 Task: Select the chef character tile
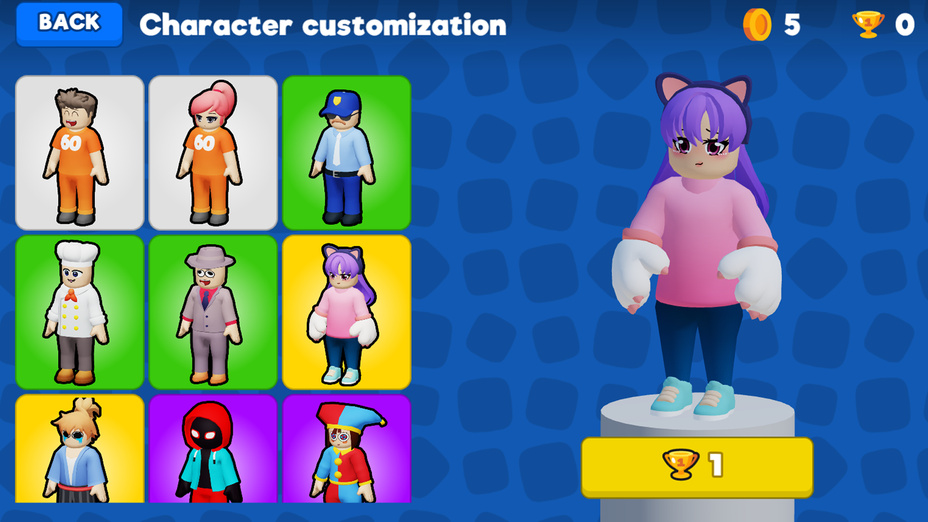(80, 312)
